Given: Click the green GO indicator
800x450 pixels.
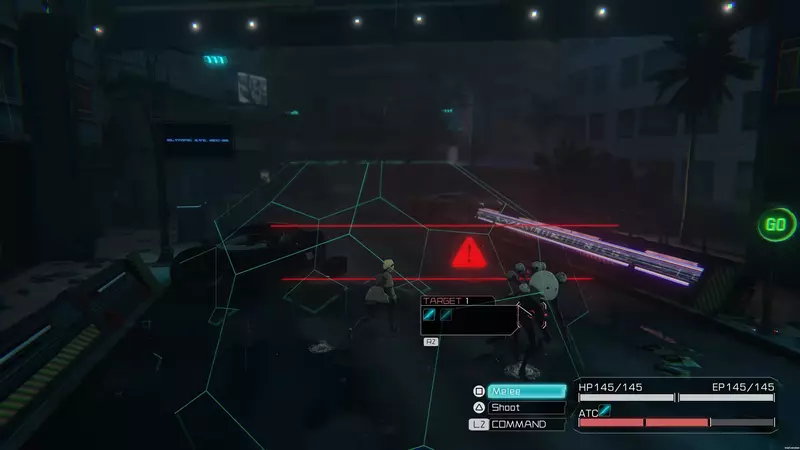Looking at the screenshot, I should pyautogui.click(x=775, y=224).
